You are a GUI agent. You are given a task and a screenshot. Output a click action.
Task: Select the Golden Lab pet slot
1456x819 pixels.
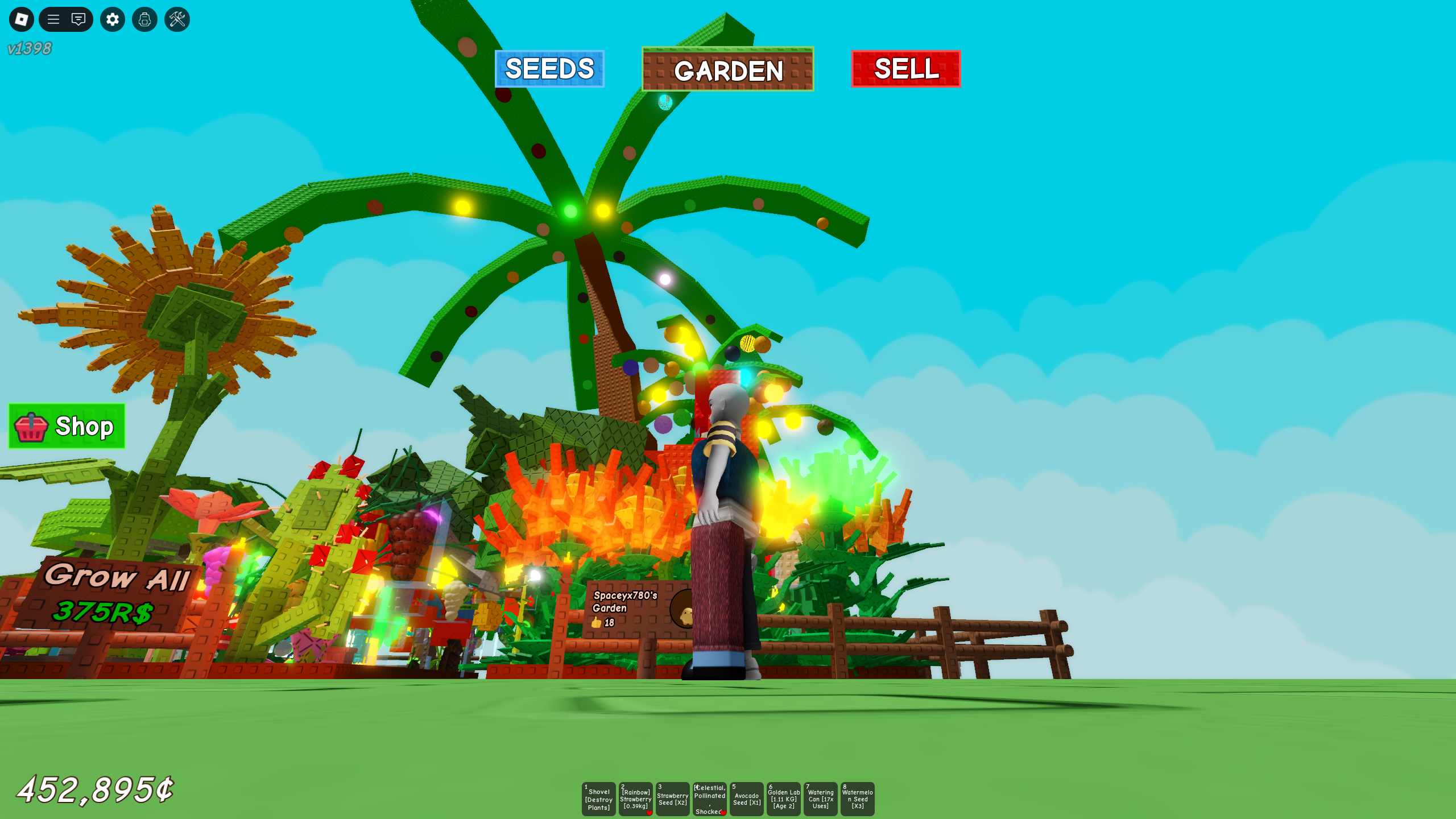(783, 799)
